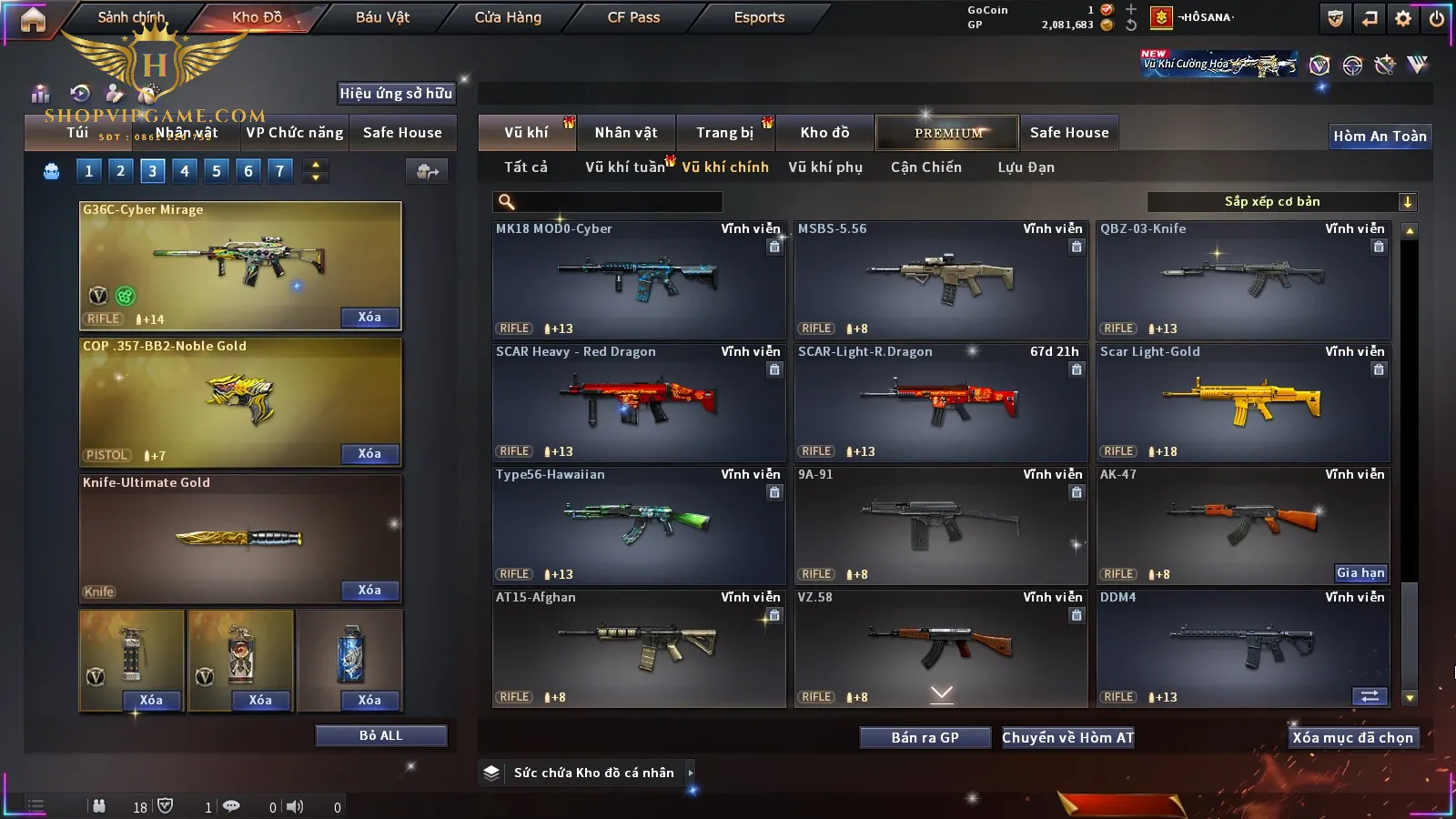Click Chuyển về Hòm AT
1456x819 pixels.
[x=1067, y=738]
